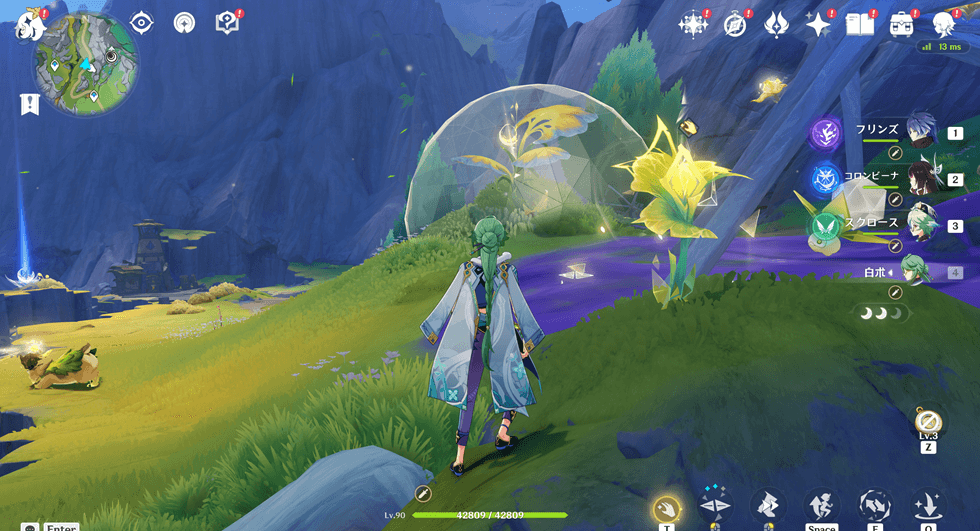This screenshot has height=531, width=980.
Task: Open the Paimon menu
Action: tap(28, 26)
